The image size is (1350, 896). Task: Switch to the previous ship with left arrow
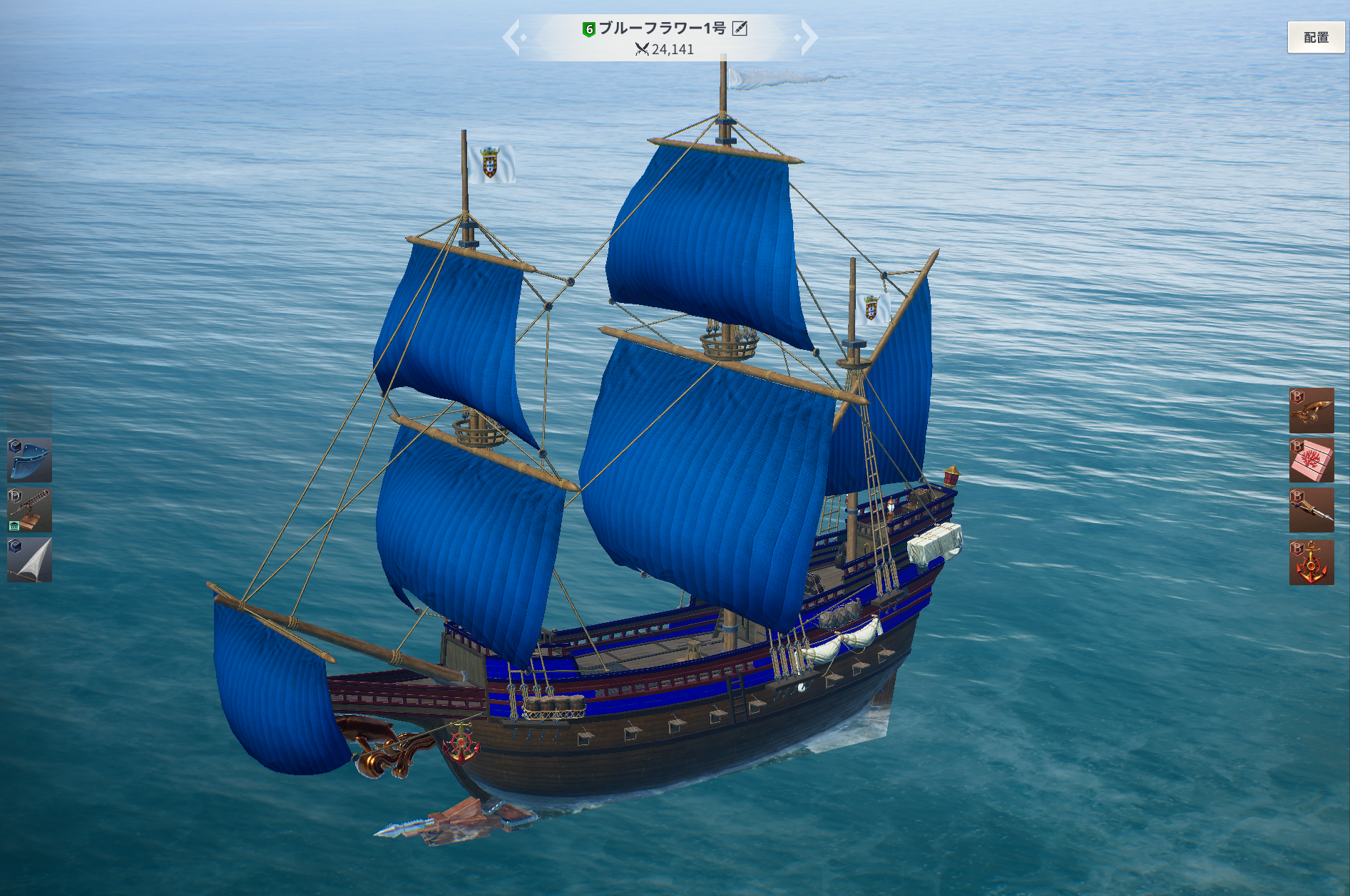[x=513, y=37]
